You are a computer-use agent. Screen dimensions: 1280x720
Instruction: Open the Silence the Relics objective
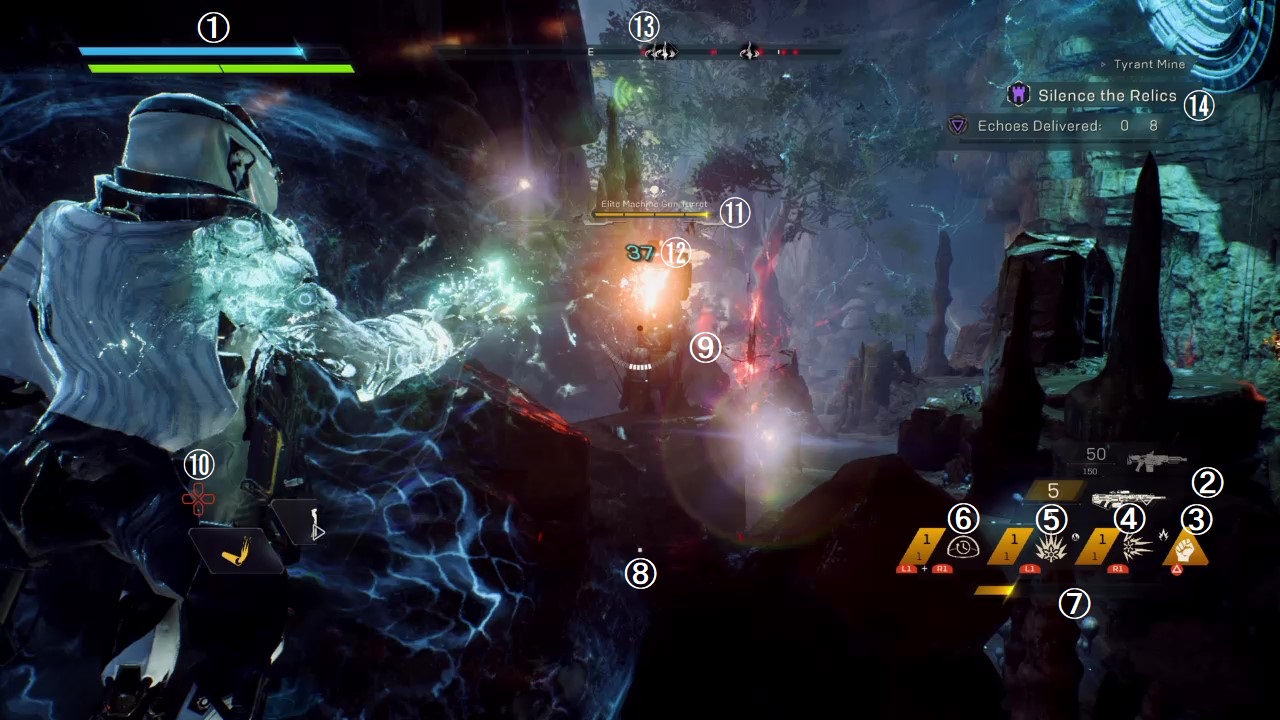pos(1093,96)
